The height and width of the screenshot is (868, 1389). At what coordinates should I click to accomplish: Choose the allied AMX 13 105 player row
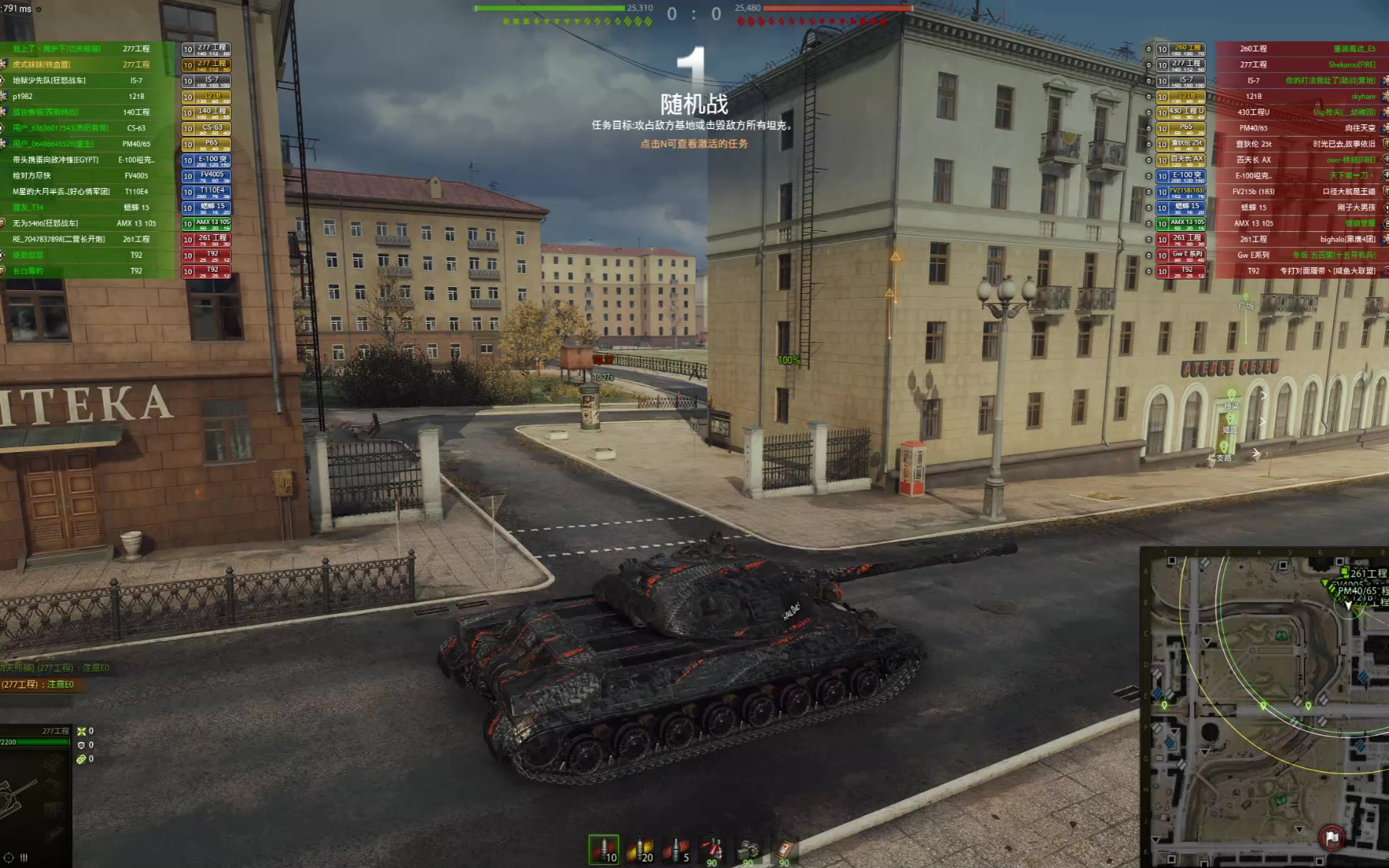[84, 223]
